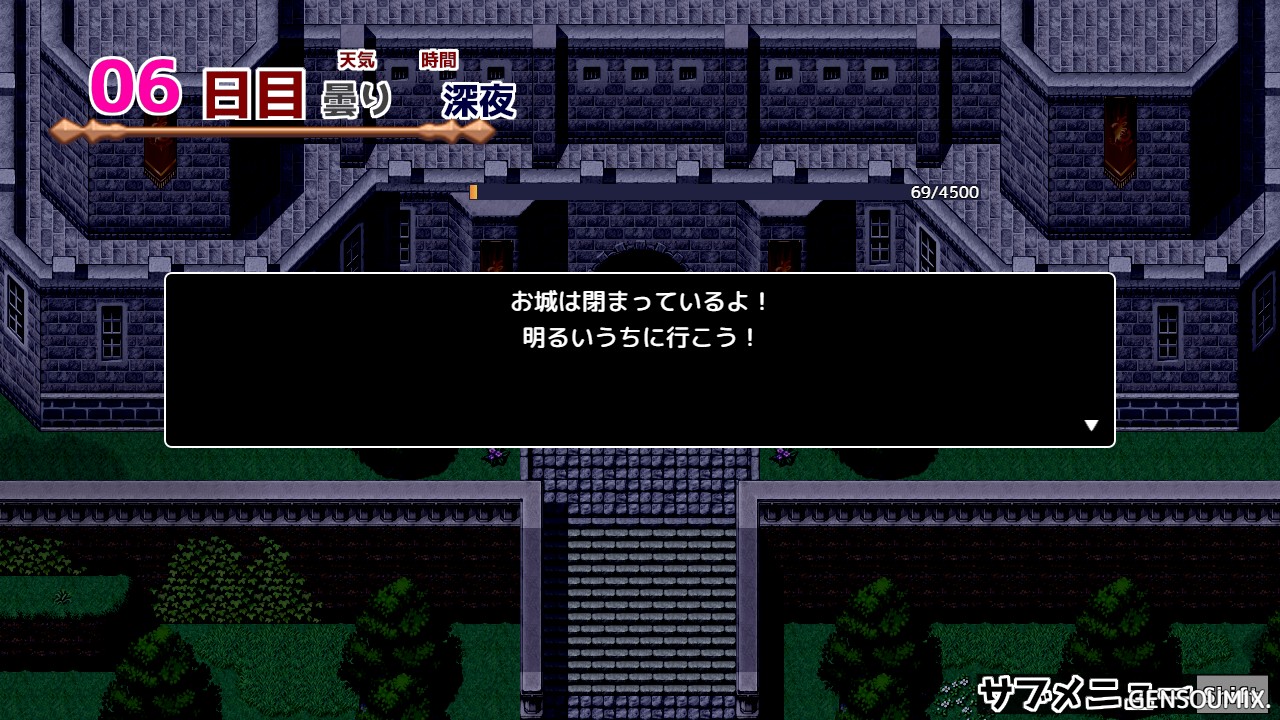Advance the dialogue with the down arrow
Image resolution: width=1280 pixels, height=720 pixels.
pos(1091,426)
